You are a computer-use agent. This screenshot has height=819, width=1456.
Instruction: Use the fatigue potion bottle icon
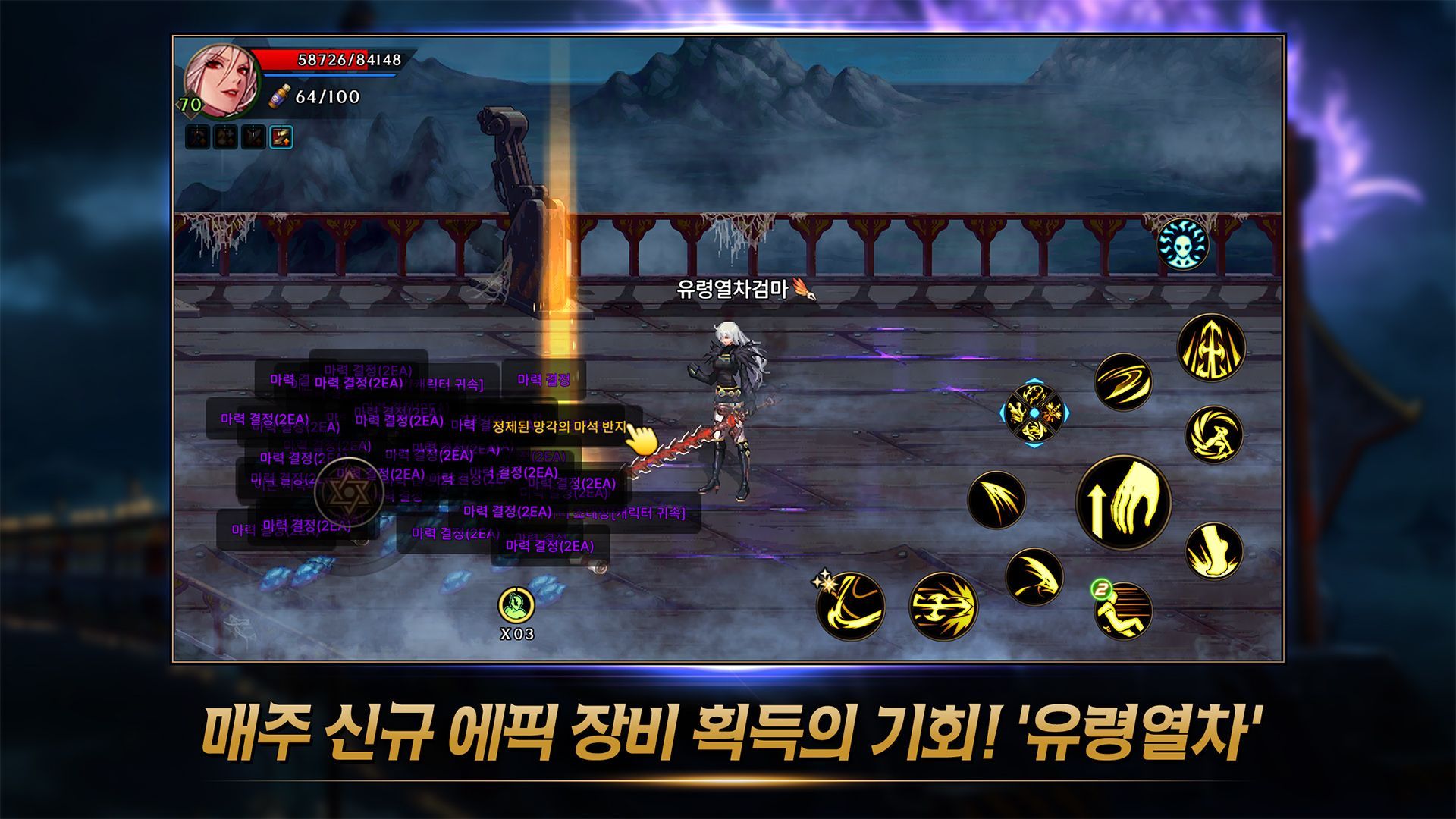tap(280, 97)
